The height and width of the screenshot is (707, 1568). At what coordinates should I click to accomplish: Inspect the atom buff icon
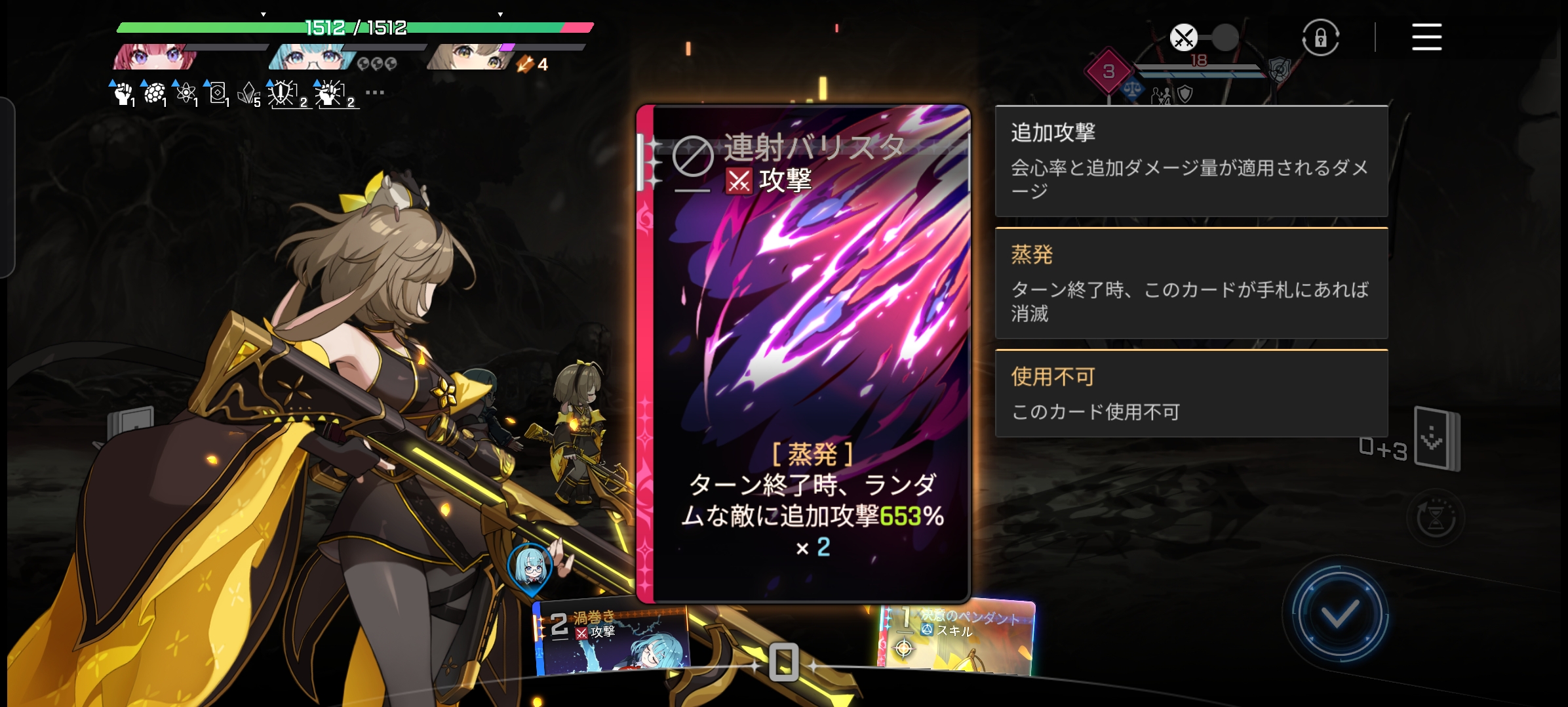coord(186,94)
